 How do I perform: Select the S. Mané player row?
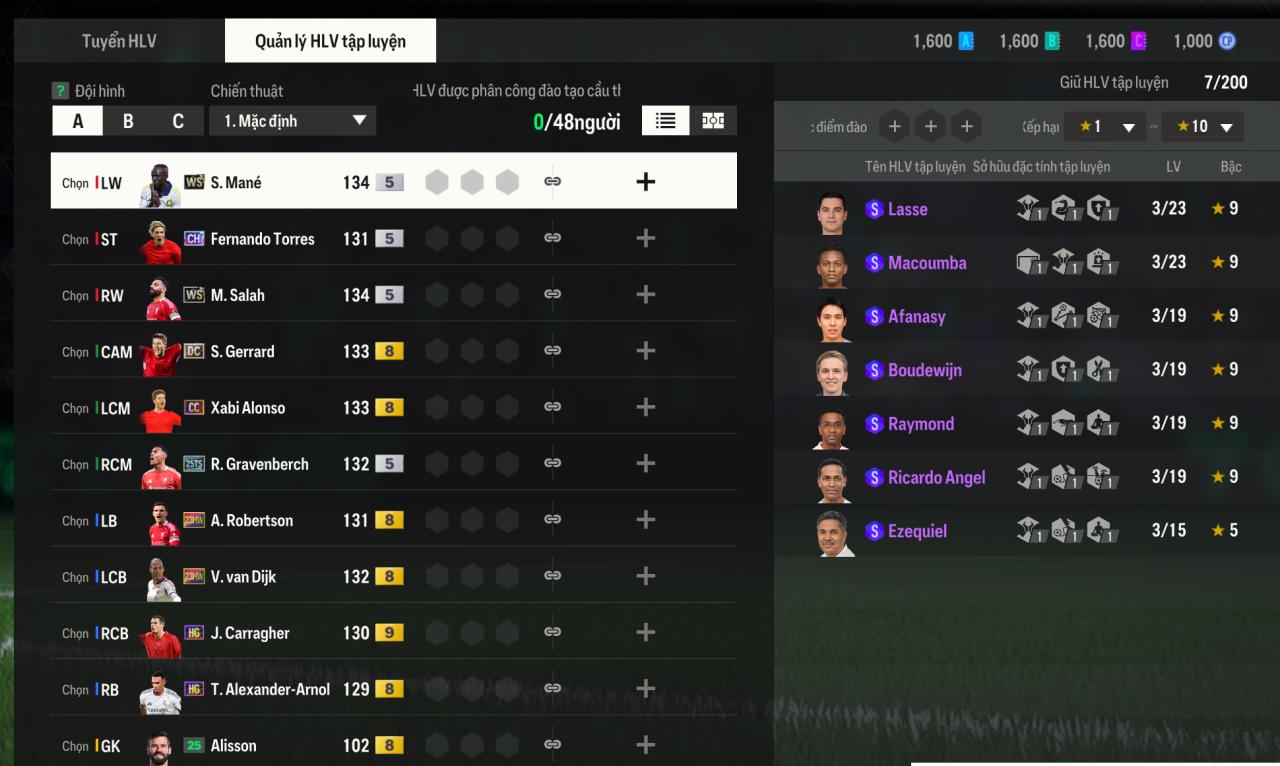coord(235,182)
